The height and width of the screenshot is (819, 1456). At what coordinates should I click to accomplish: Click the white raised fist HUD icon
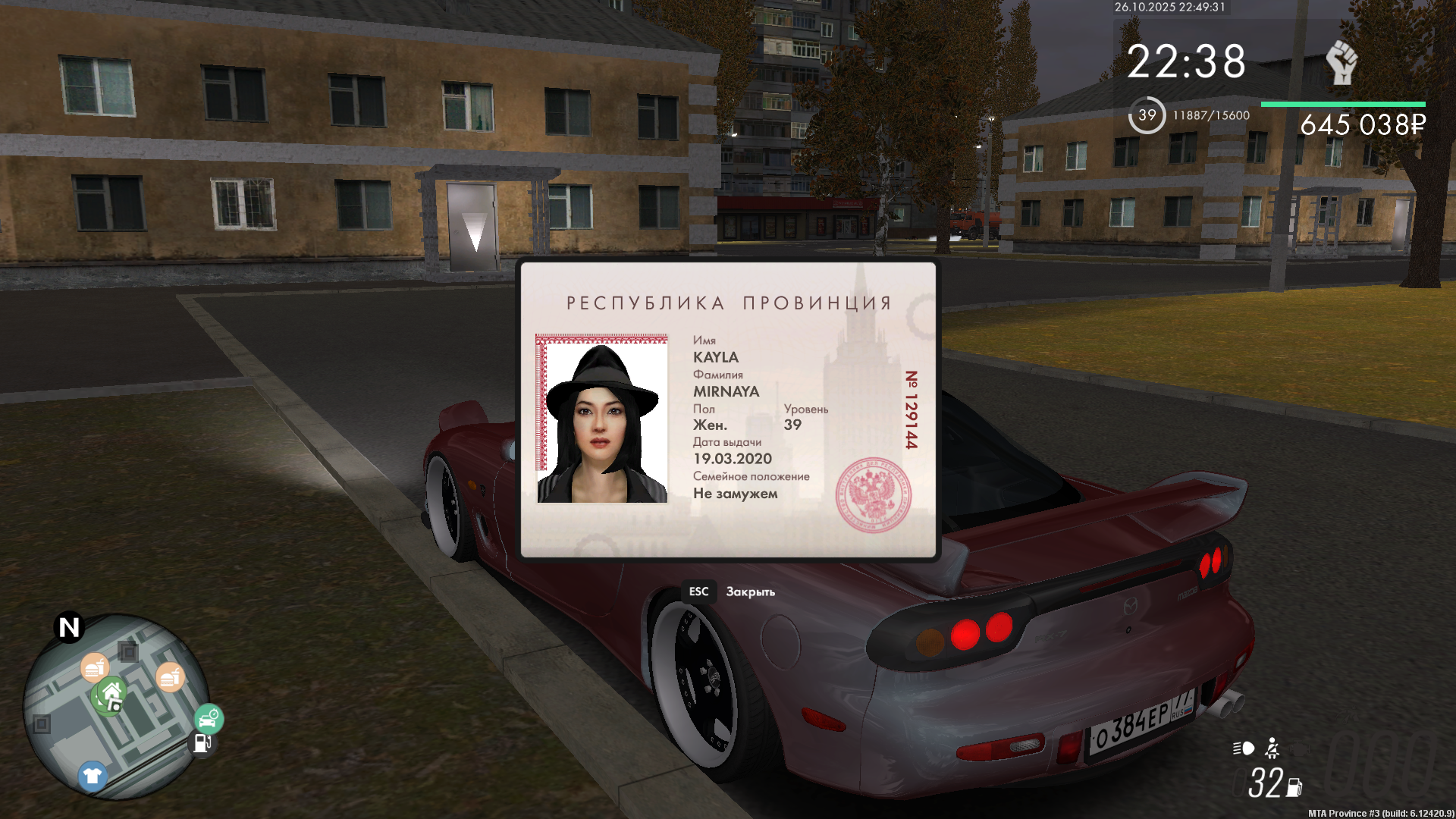coord(1341,61)
